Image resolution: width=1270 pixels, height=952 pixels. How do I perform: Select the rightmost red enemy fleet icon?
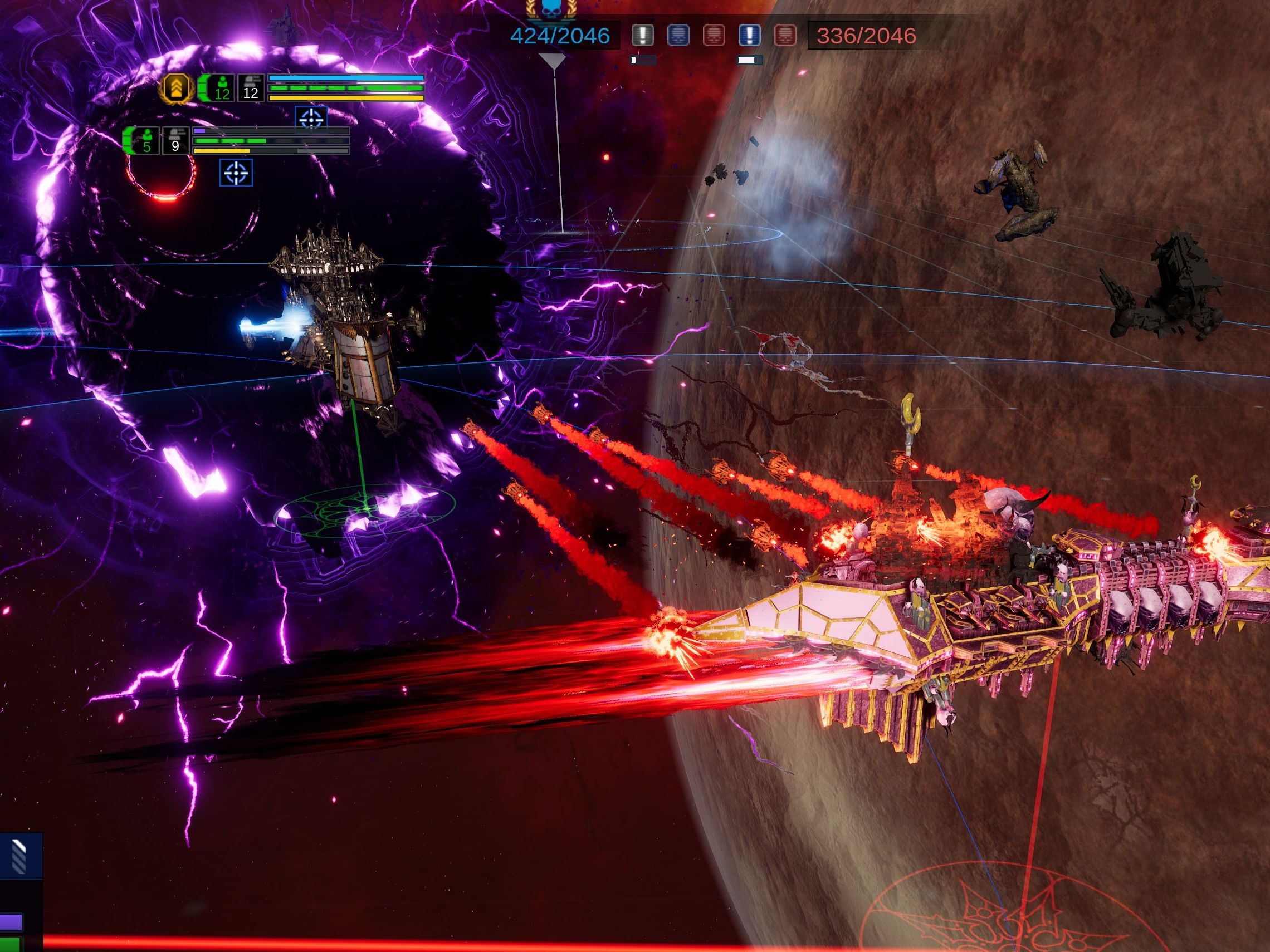tap(787, 36)
